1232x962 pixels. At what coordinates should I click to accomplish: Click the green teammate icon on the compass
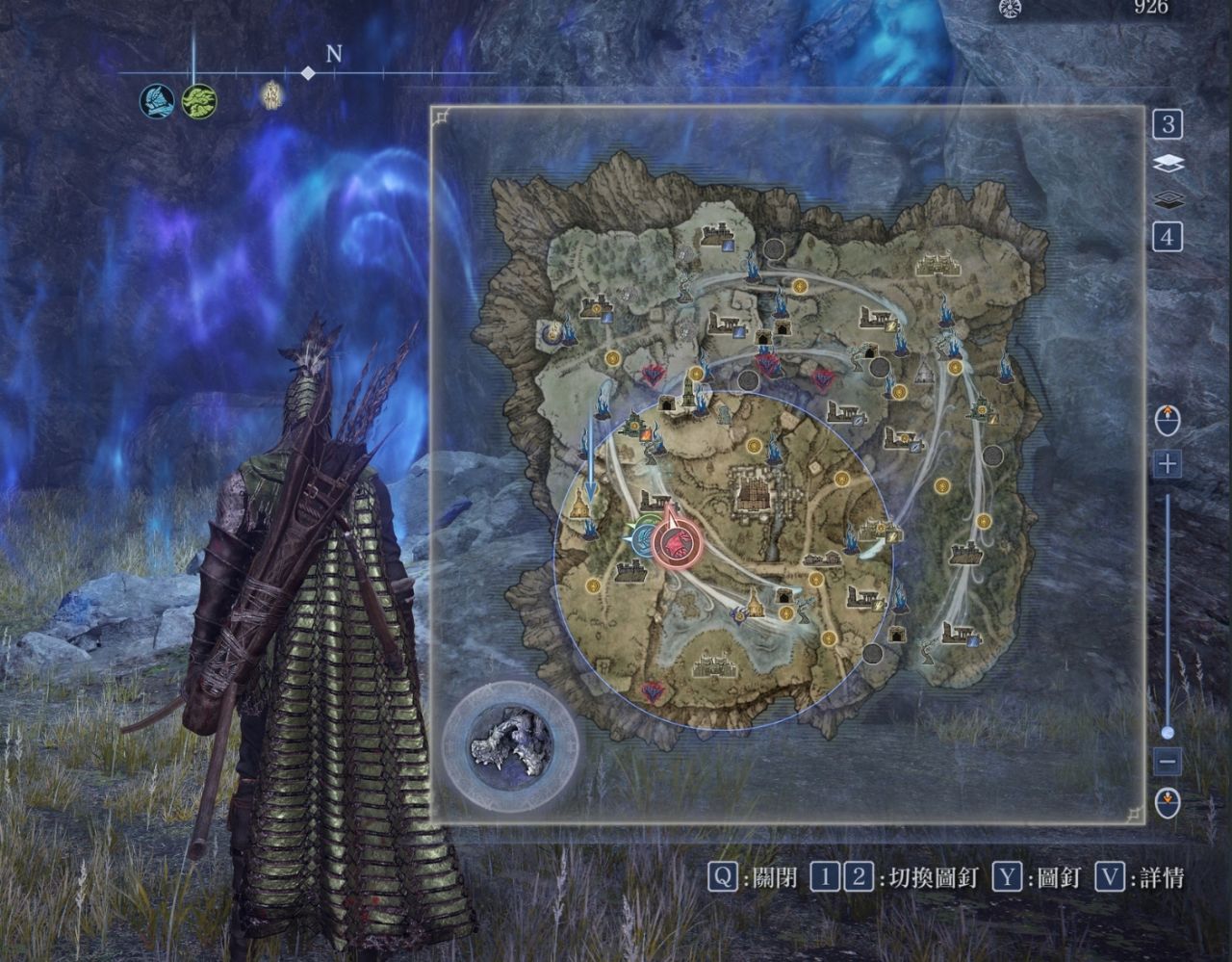coord(199,101)
